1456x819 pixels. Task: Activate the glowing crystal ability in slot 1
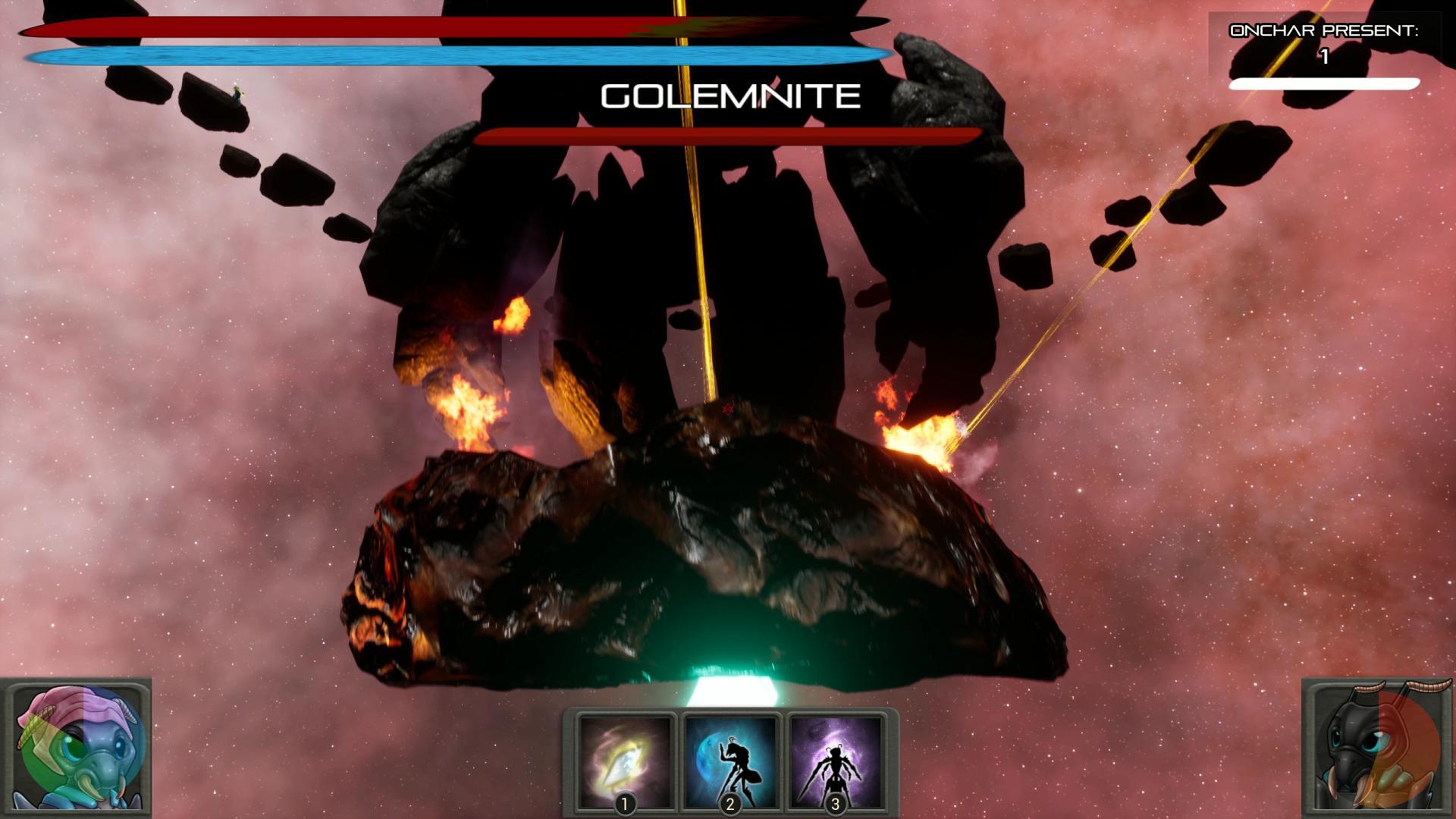tap(625, 762)
